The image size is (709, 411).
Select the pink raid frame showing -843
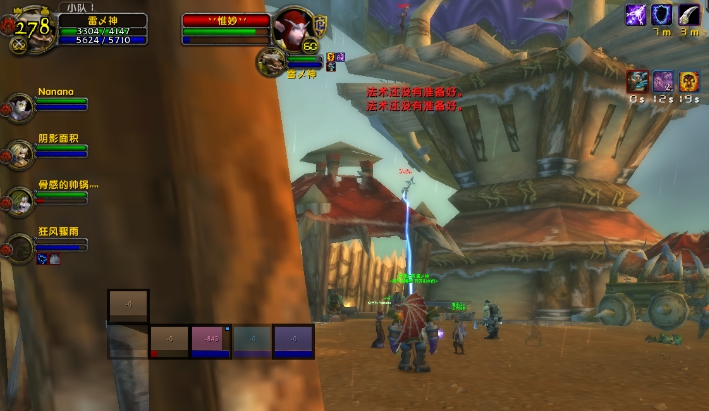tap(211, 341)
